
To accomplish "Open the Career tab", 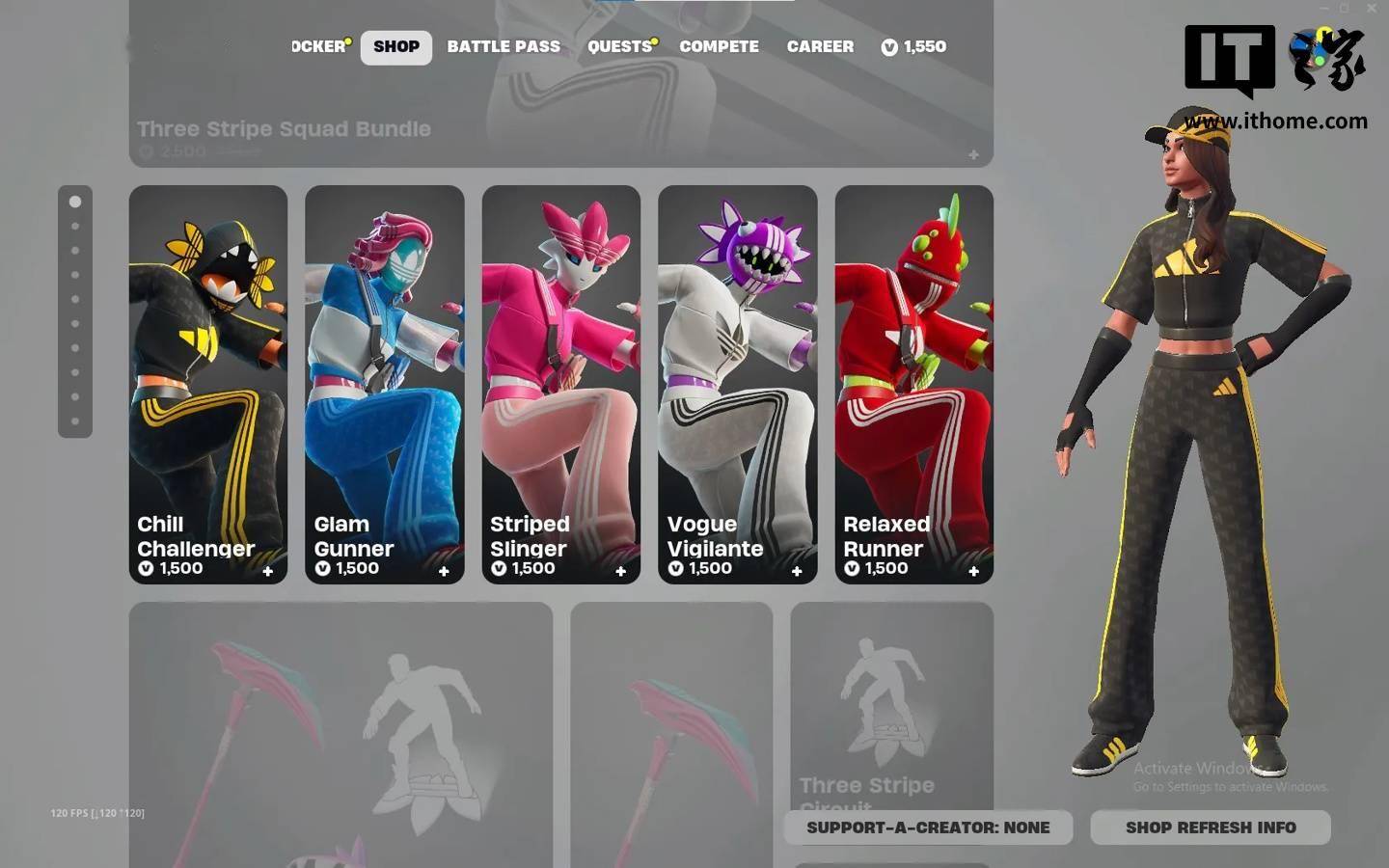I will pyautogui.click(x=820, y=46).
